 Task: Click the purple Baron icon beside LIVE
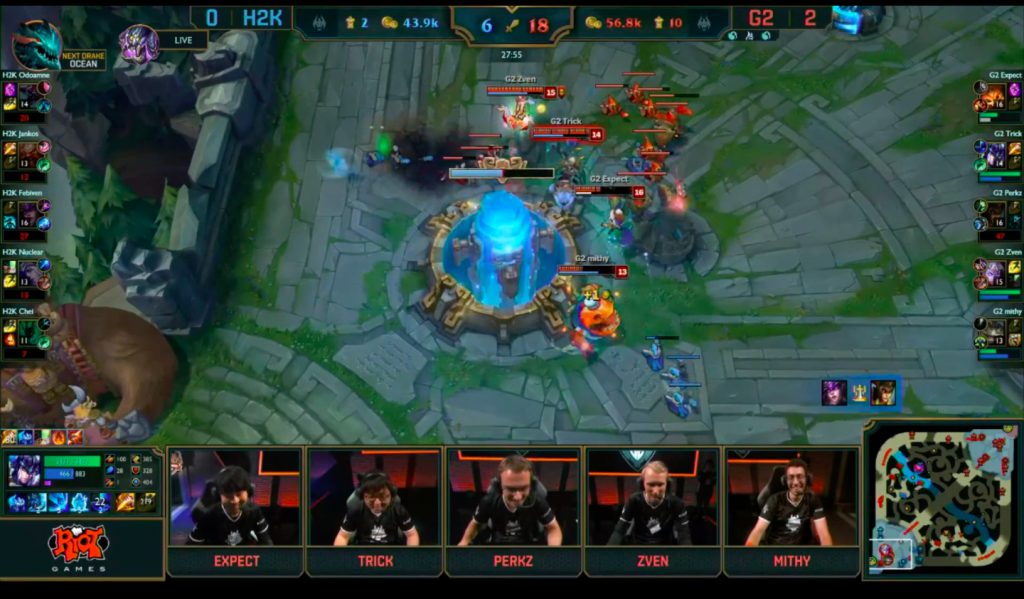(139, 43)
